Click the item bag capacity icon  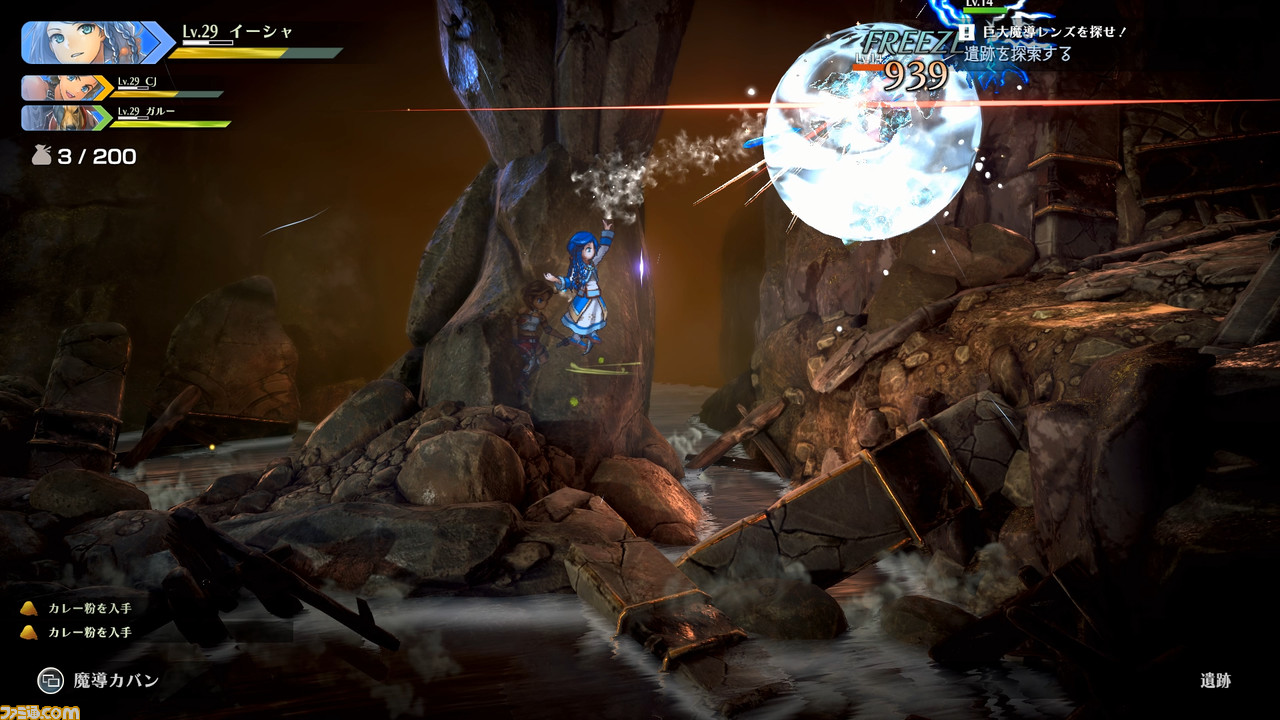point(42,156)
